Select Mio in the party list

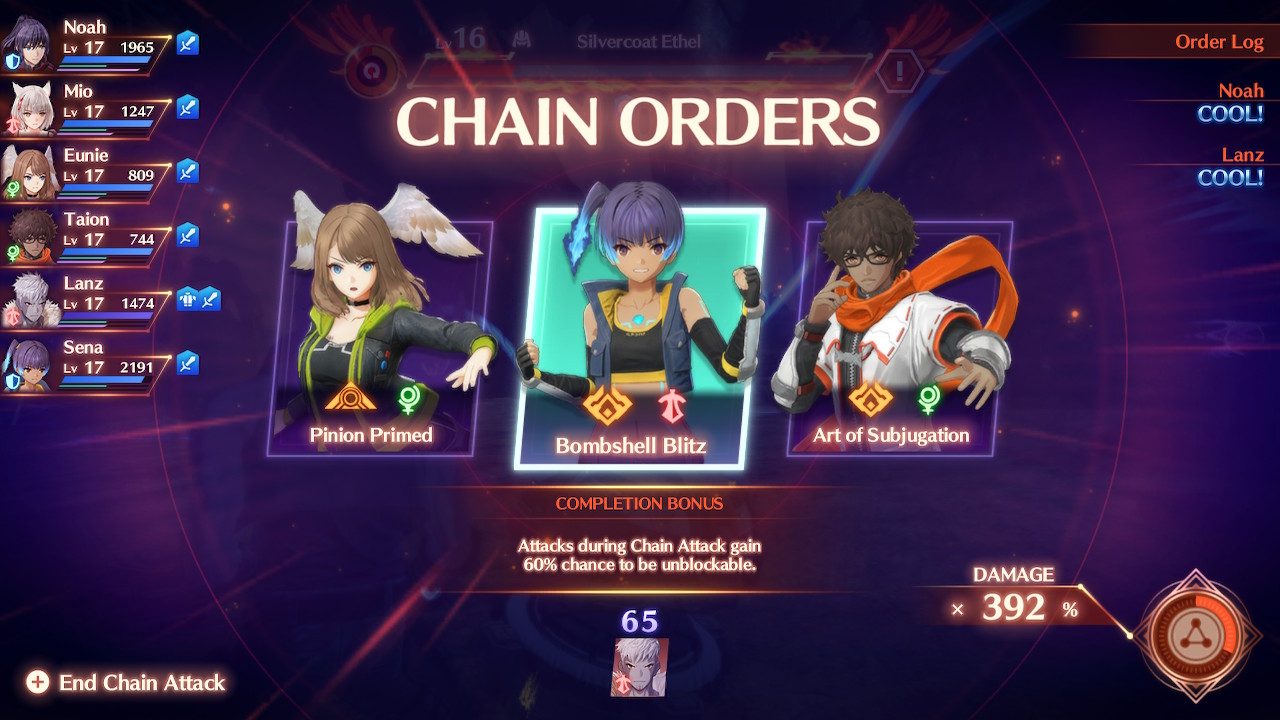coord(85,110)
